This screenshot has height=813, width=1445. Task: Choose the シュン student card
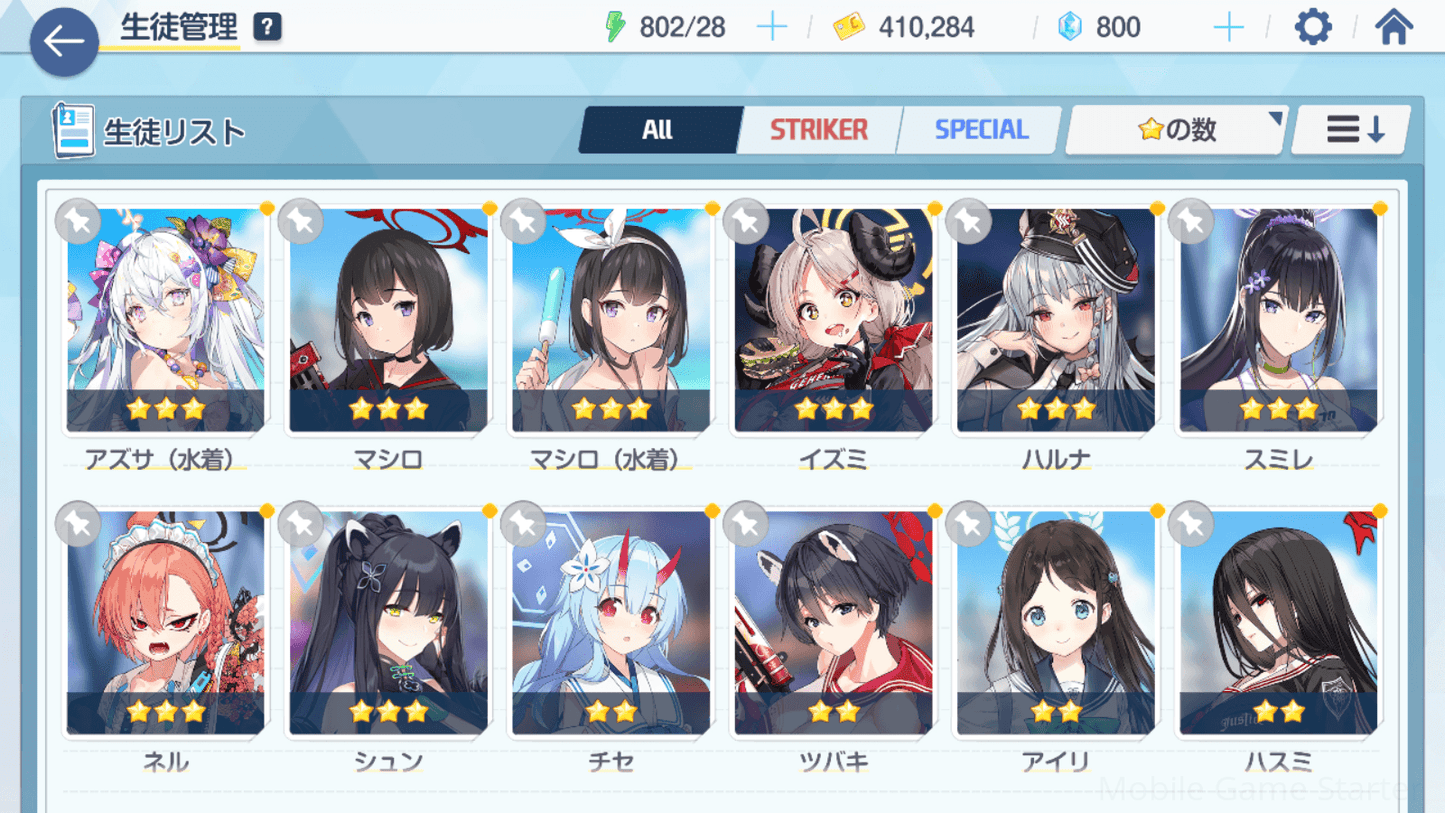tap(388, 624)
